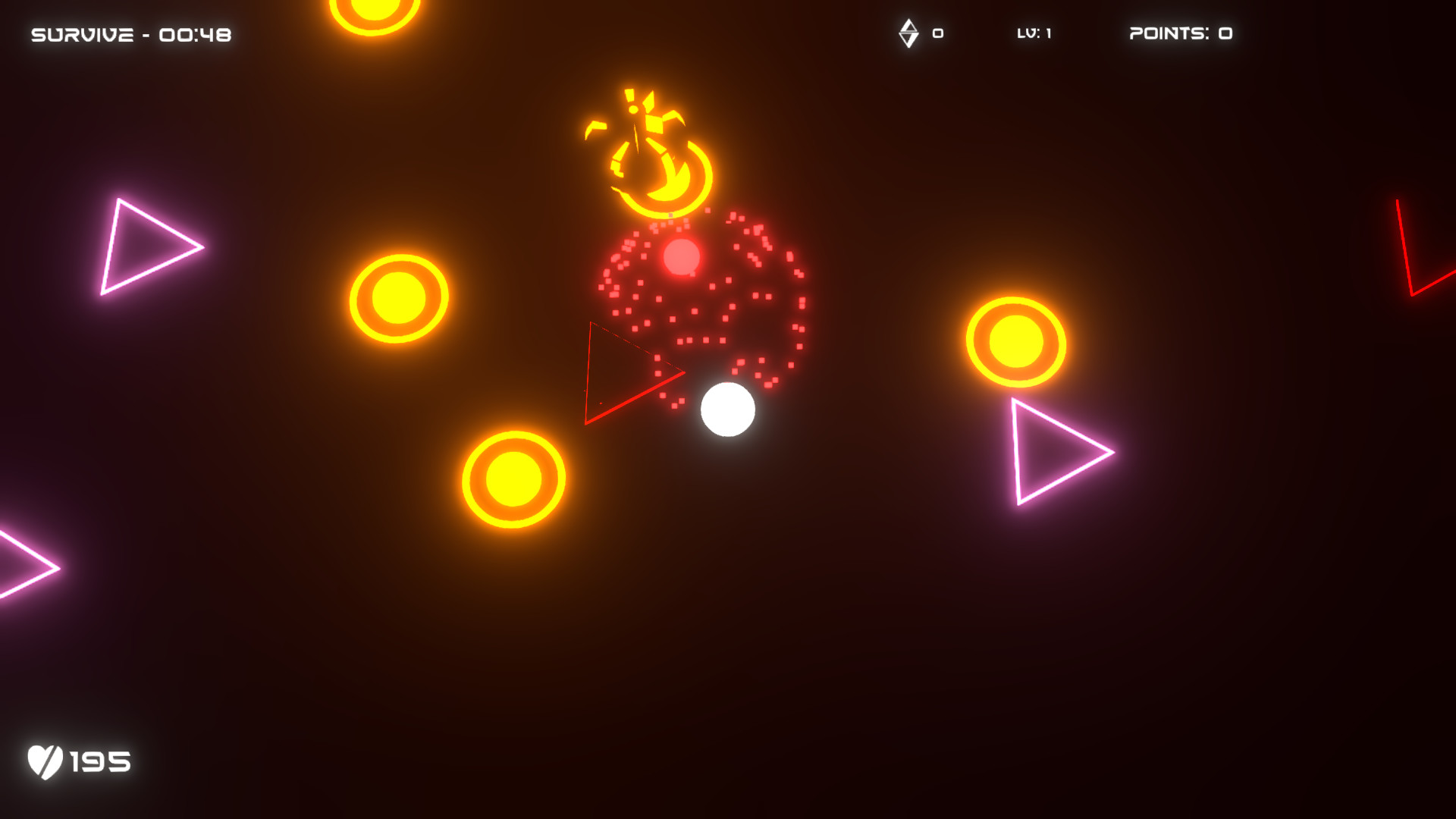Click the POINTS: 0 score display
This screenshot has width=1456, height=819.
tap(1180, 33)
